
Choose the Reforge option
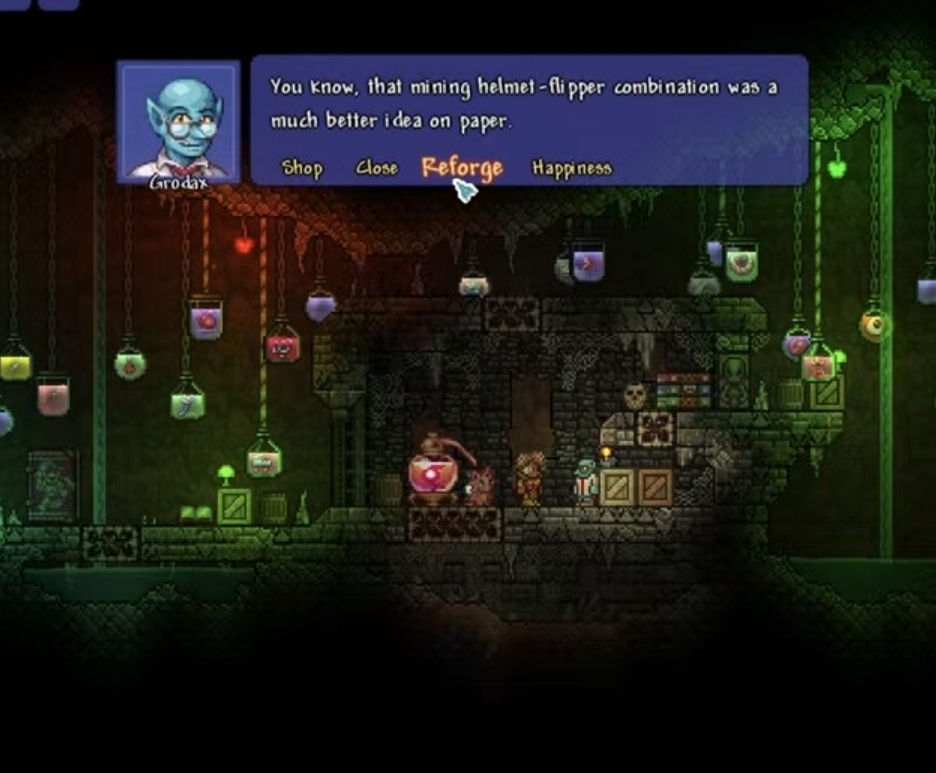coord(461,167)
